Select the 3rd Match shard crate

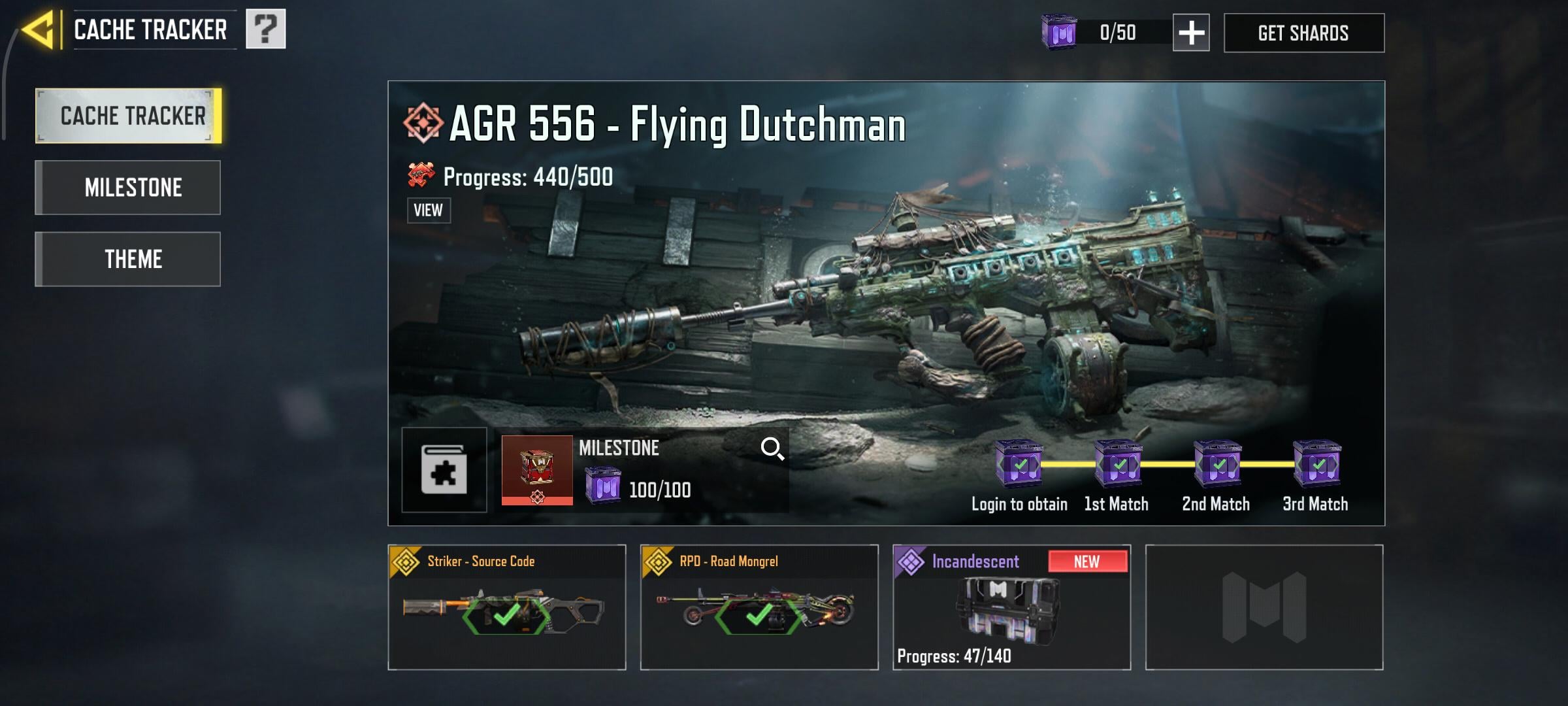1316,464
